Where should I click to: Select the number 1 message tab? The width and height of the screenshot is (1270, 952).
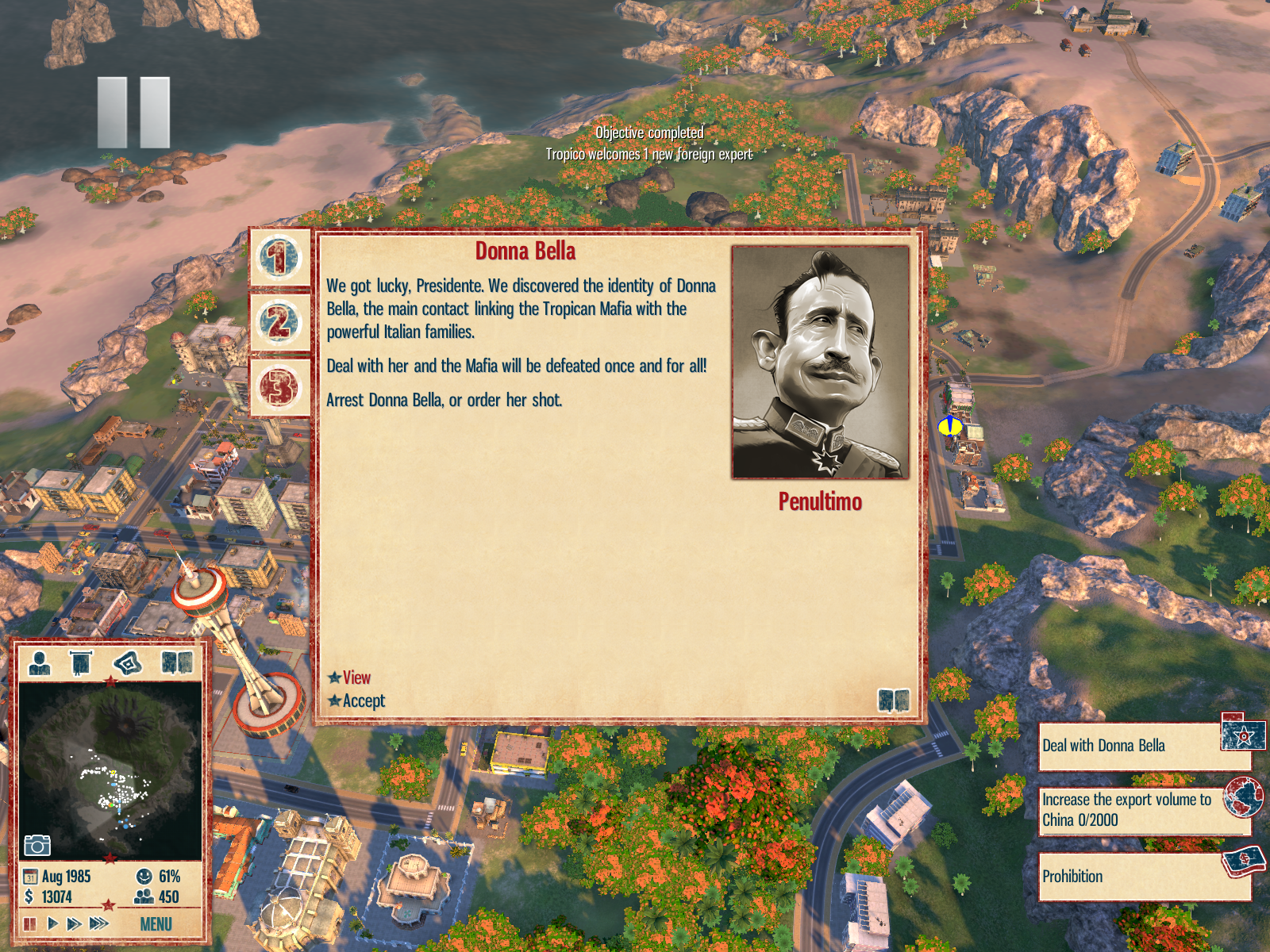point(279,258)
